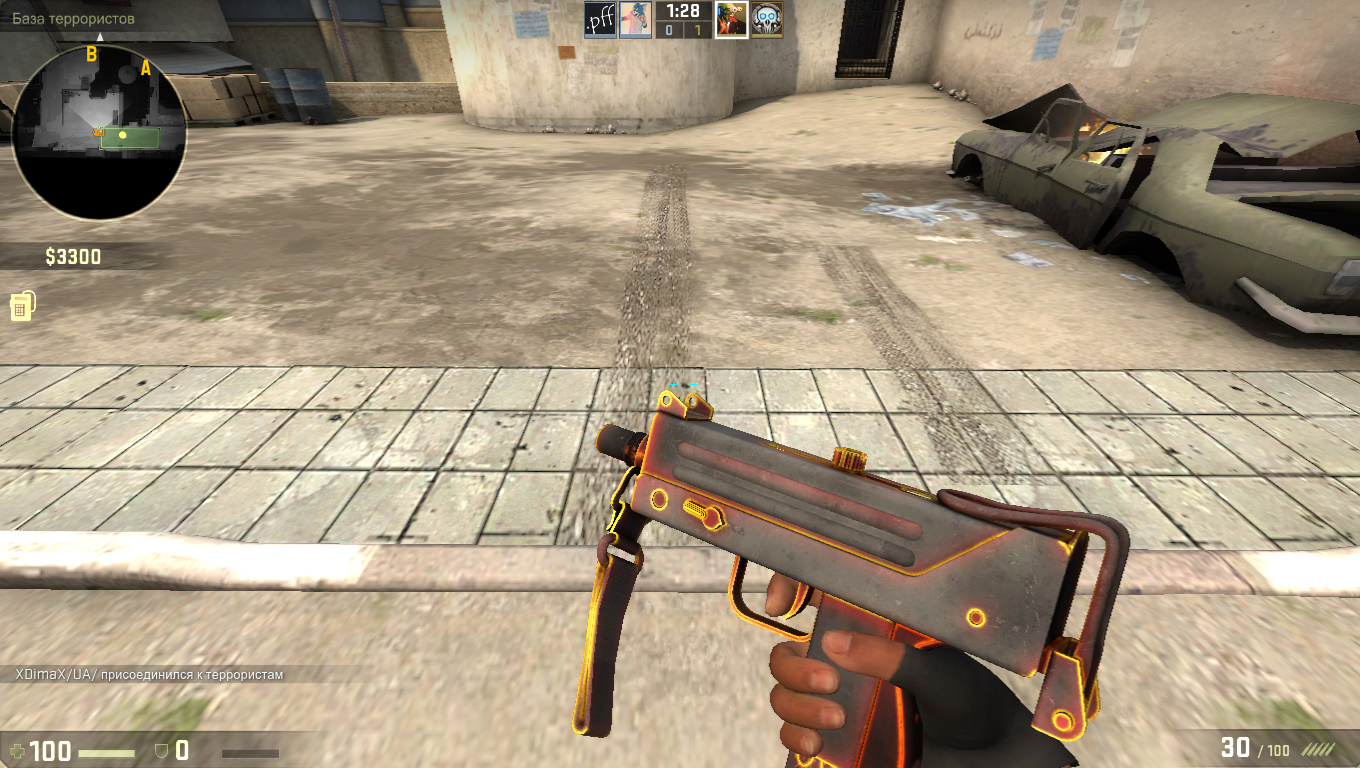Click the C4 bomb carrier icon
The height and width of the screenshot is (768, 1360).
[x=19, y=306]
